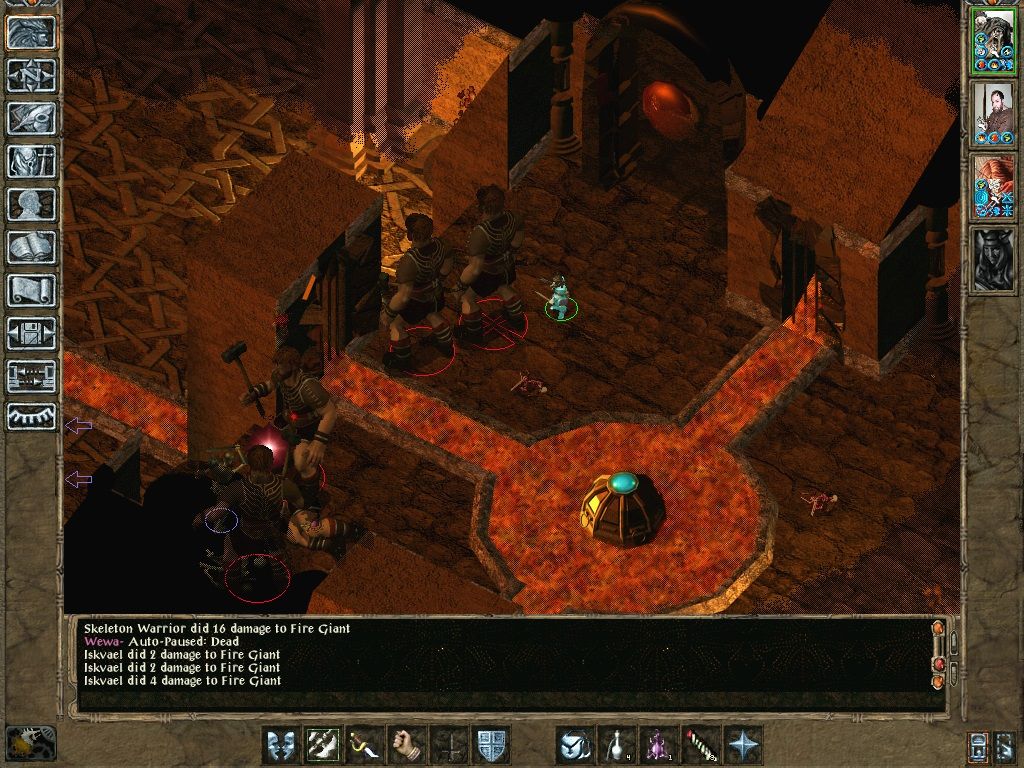Select the bearded man party portrait
Image resolution: width=1024 pixels, height=768 pixels.
[x=993, y=114]
